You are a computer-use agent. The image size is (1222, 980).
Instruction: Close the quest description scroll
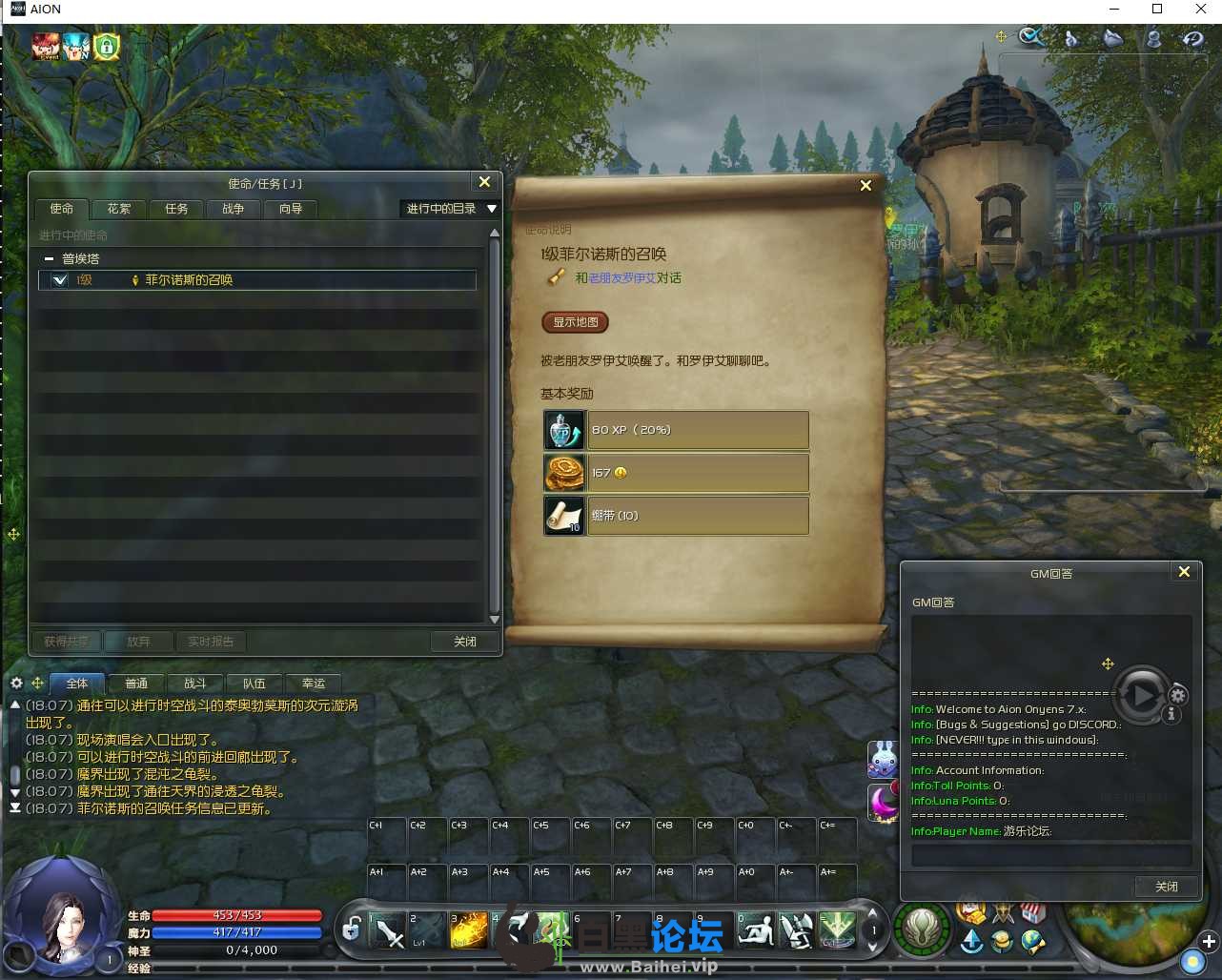tap(866, 186)
